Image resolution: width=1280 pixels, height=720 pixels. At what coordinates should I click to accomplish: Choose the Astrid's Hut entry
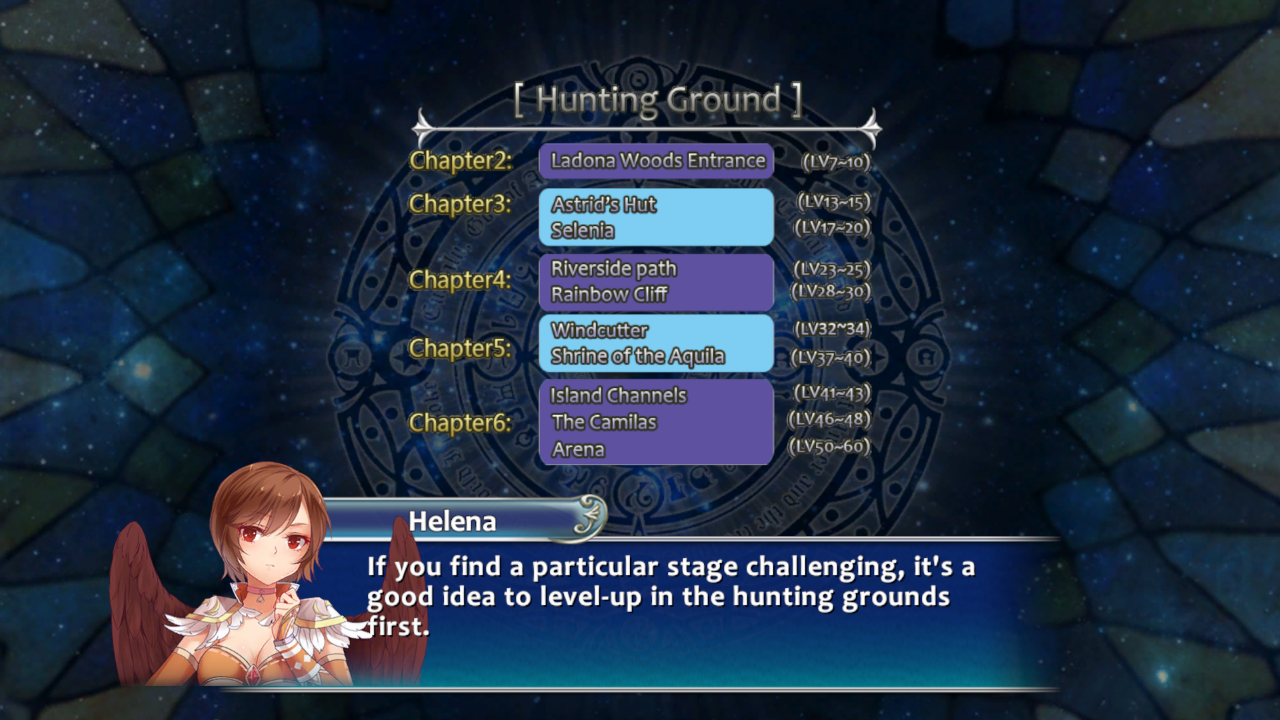point(604,205)
